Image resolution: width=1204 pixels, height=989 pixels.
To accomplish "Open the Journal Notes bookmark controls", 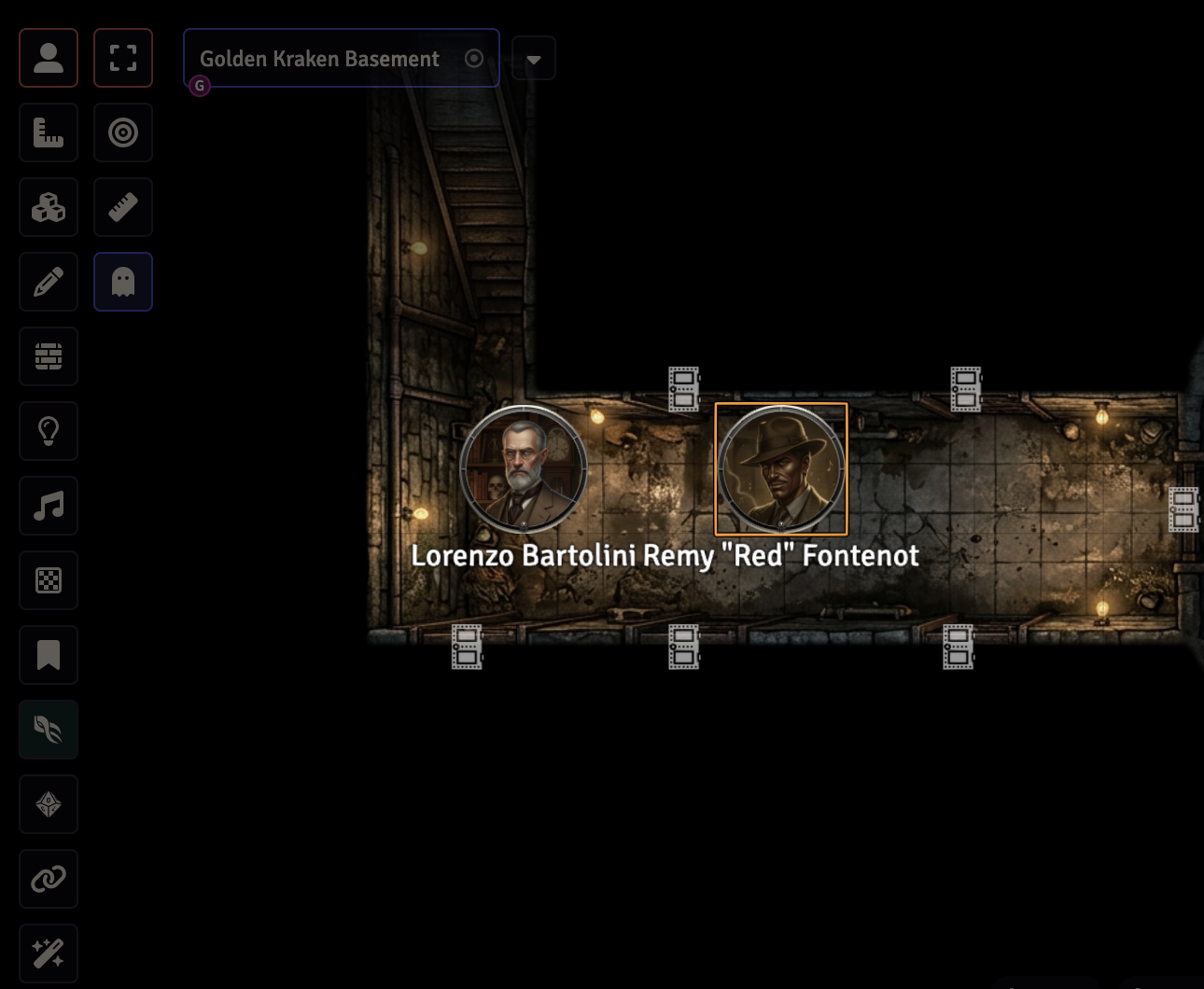I will click(49, 655).
